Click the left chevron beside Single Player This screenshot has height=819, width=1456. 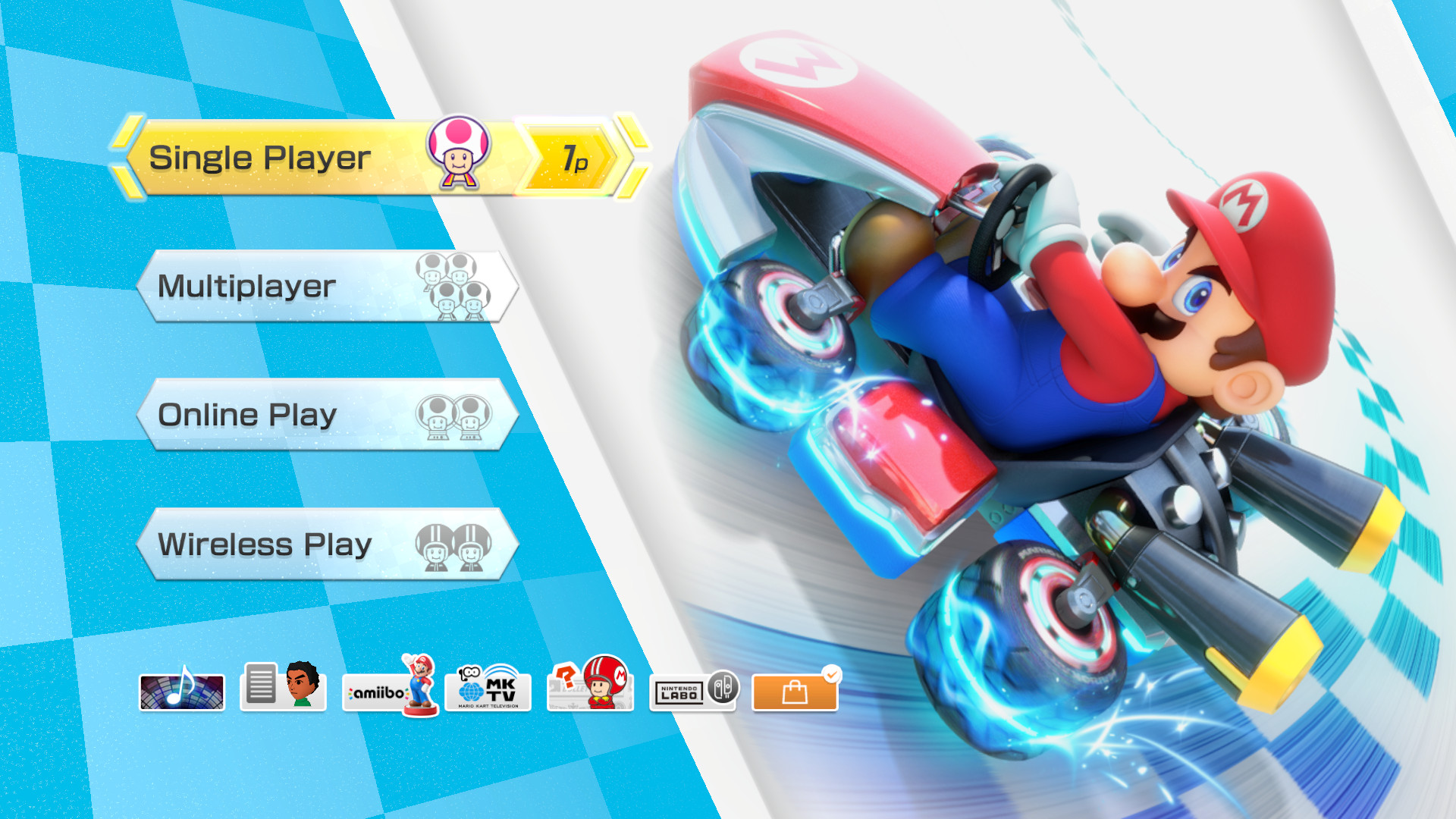click(x=127, y=159)
